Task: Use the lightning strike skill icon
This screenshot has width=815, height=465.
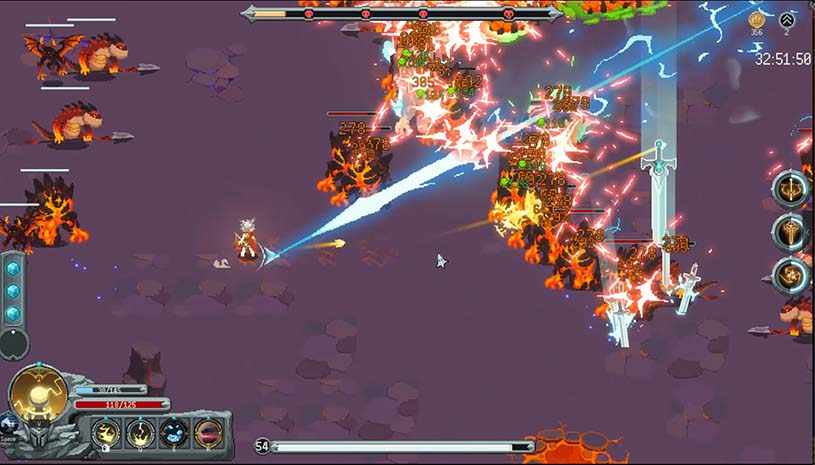Action: click(x=141, y=433)
